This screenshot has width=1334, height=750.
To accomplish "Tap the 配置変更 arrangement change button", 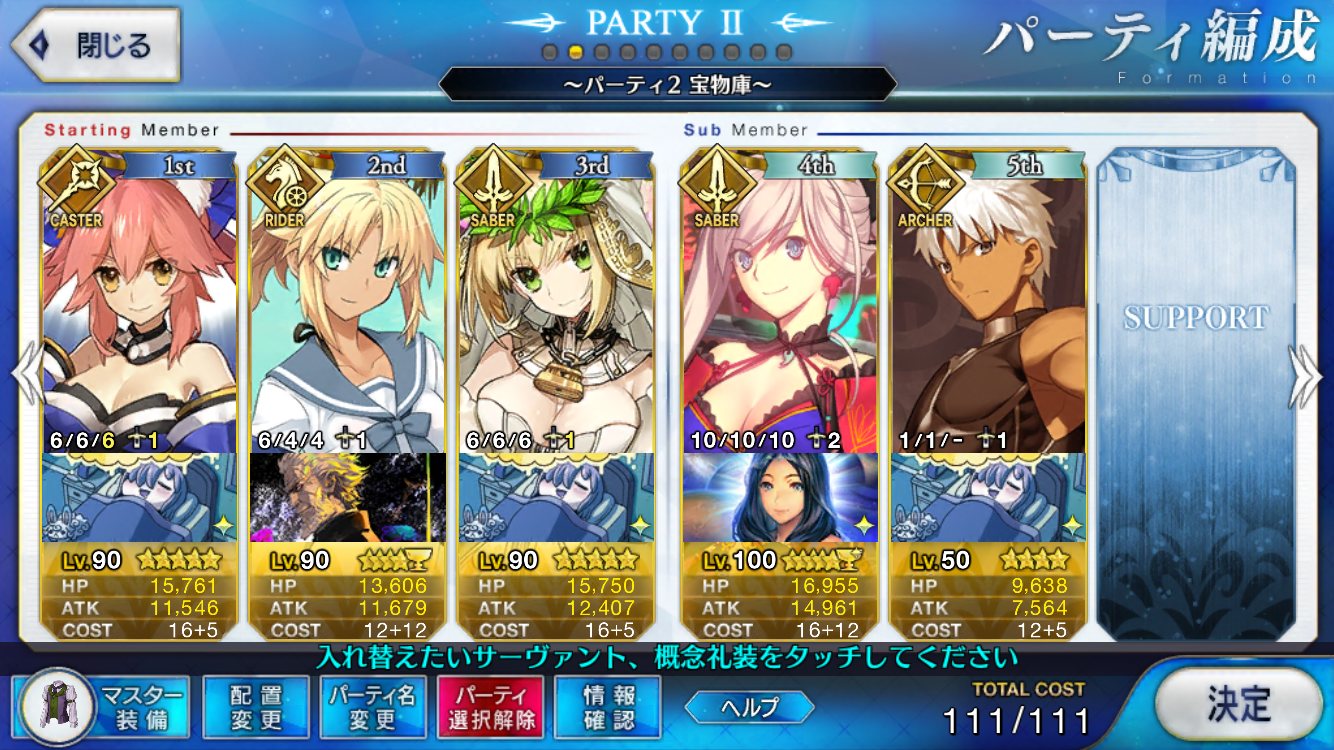I will [x=256, y=706].
